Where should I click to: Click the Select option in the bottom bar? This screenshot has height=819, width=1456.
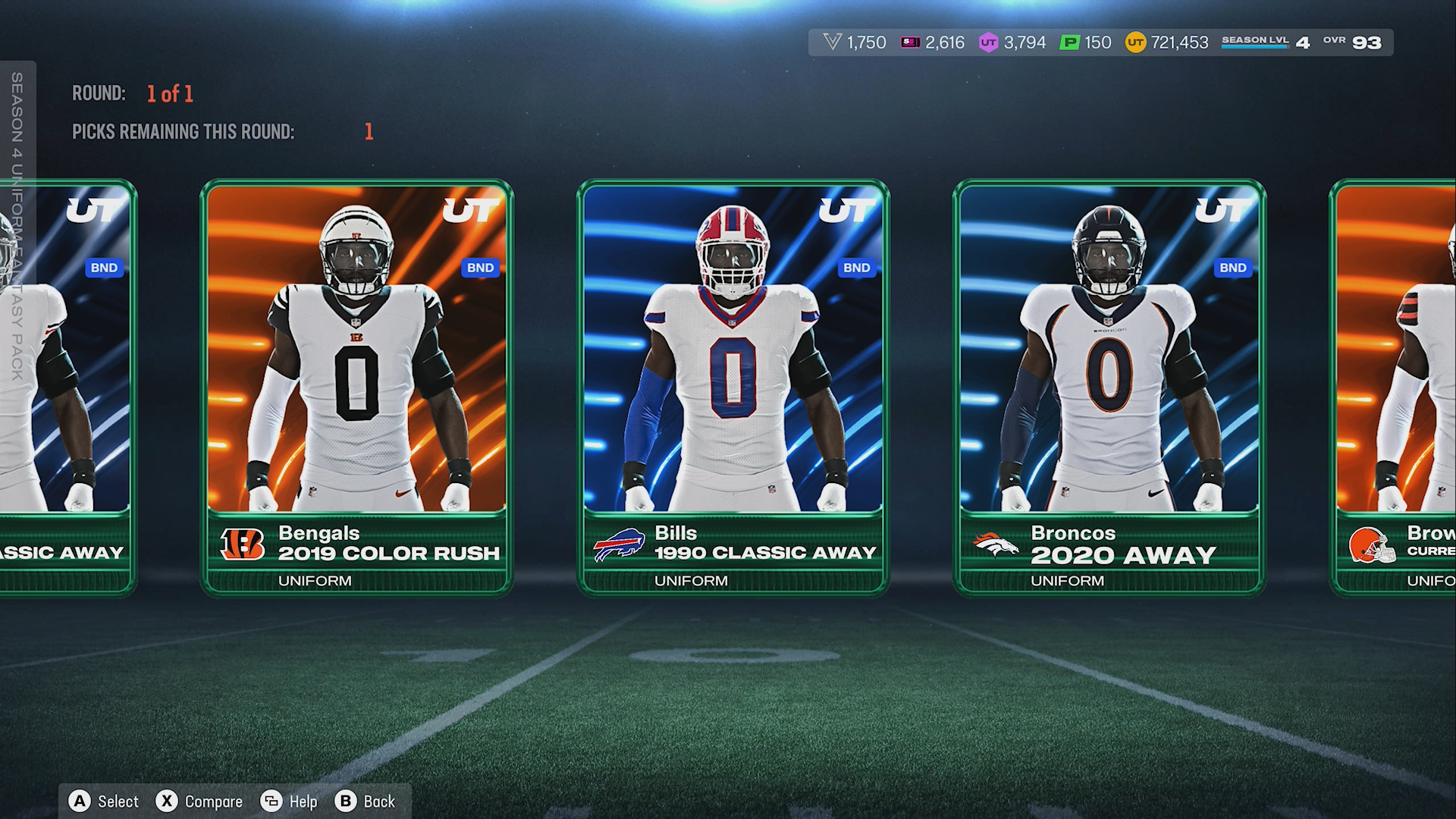pyautogui.click(x=104, y=802)
